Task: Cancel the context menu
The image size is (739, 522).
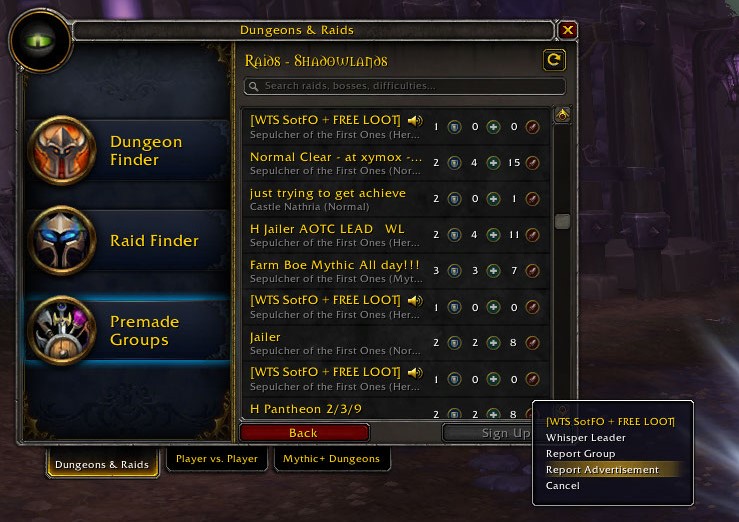Action: pyautogui.click(x=562, y=486)
